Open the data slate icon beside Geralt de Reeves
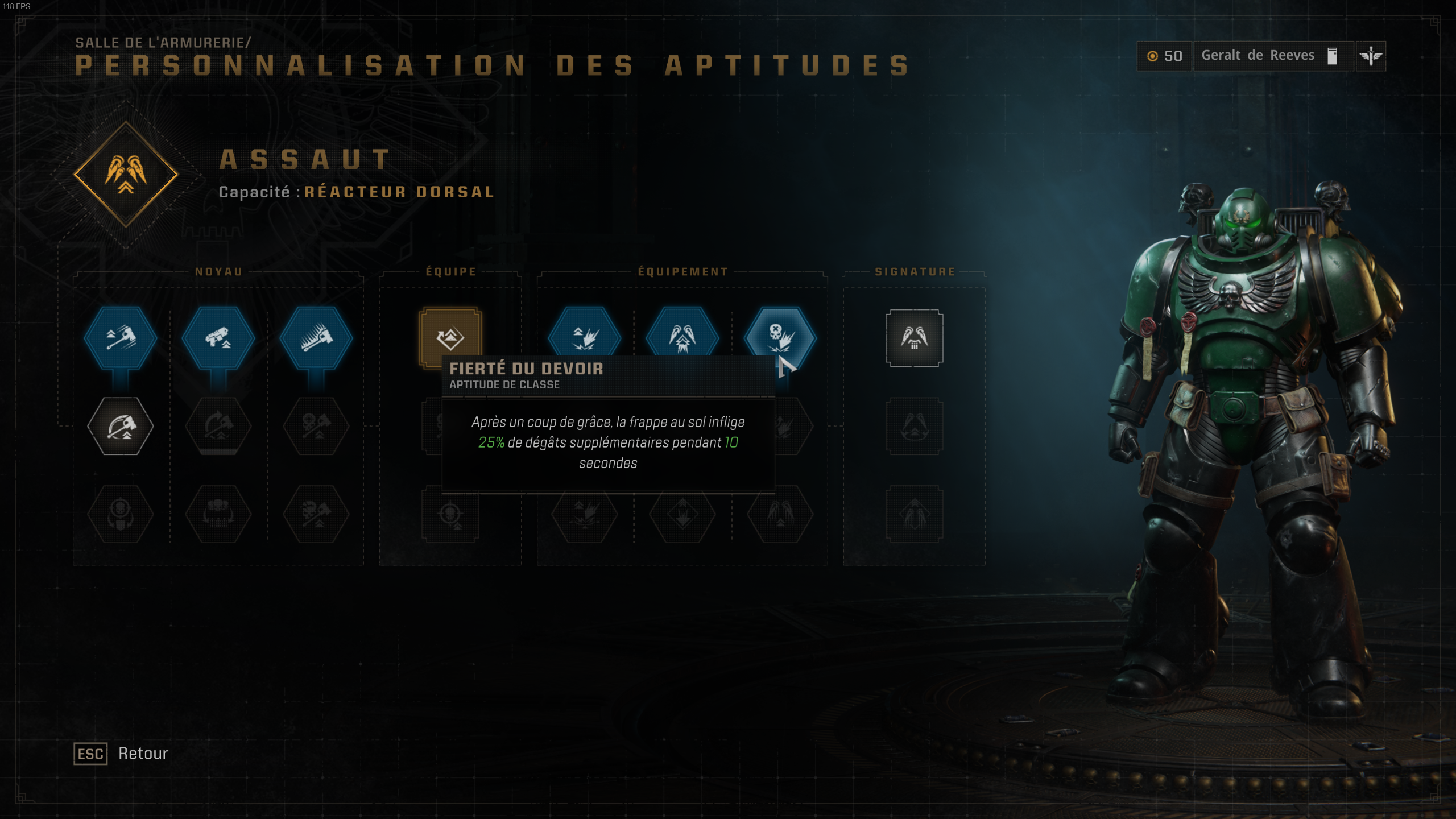The height and width of the screenshot is (819, 1456). pyautogui.click(x=1331, y=55)
